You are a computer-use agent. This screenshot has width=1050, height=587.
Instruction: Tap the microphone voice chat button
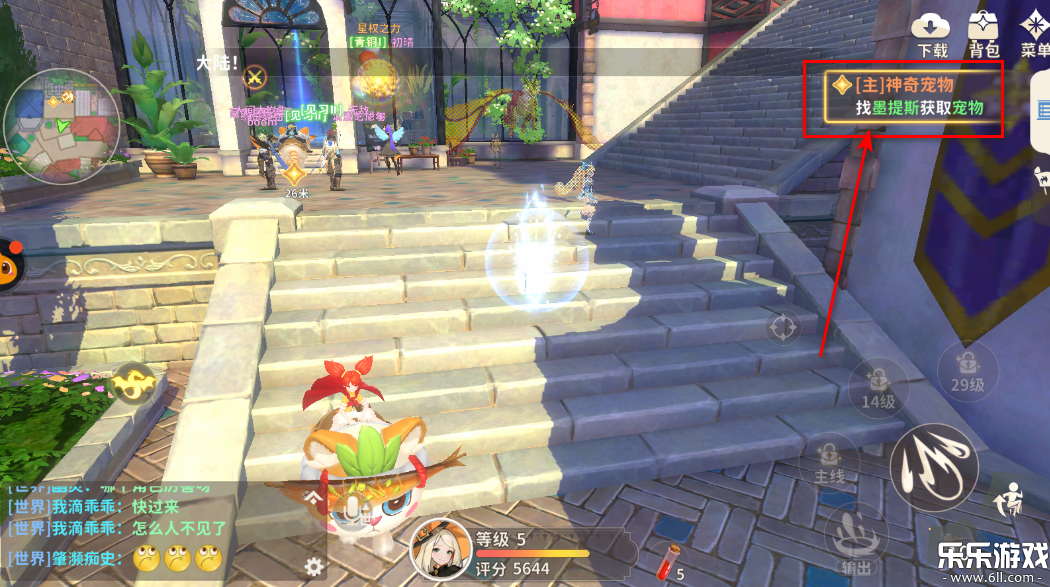point(352,512)
